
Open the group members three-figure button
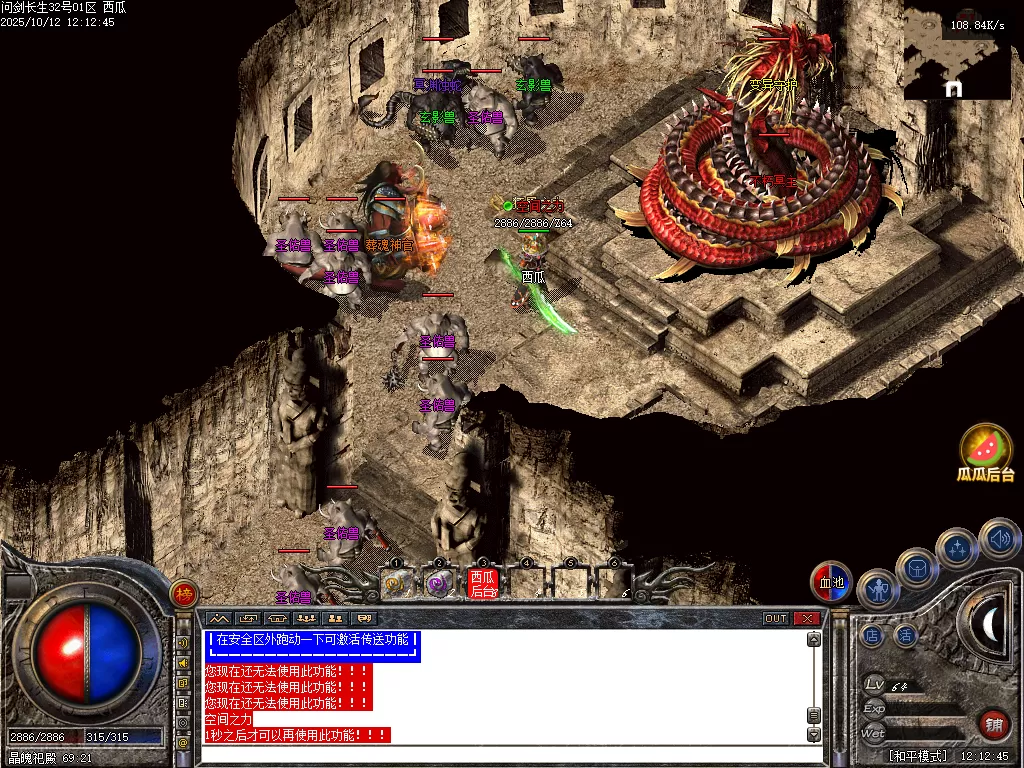[307, 619]
